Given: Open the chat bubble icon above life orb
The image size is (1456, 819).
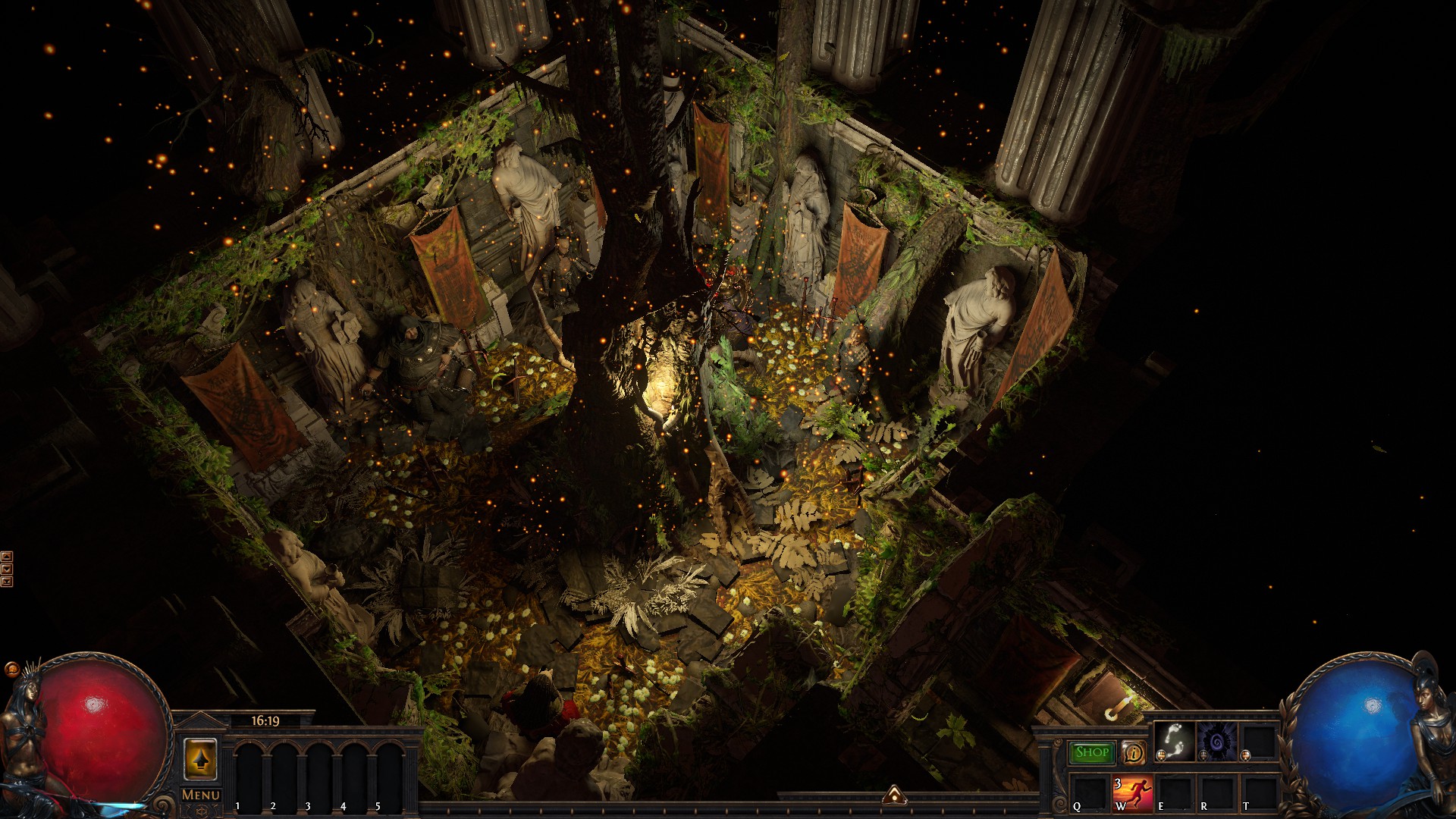Looking at the screenshot, I should pyautogui.click(x=11, y=670).
